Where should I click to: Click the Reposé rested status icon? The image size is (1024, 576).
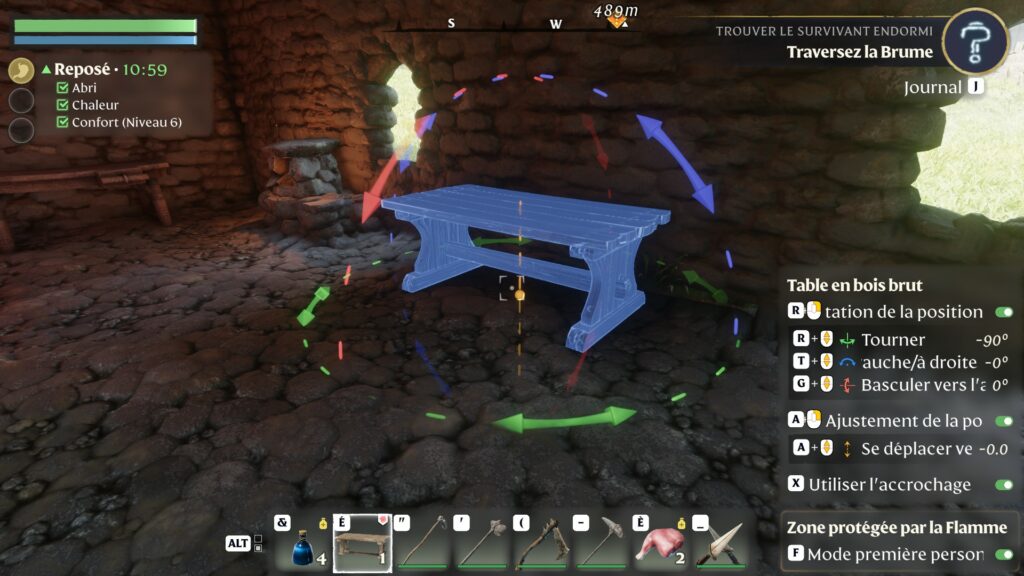(21, 71)
